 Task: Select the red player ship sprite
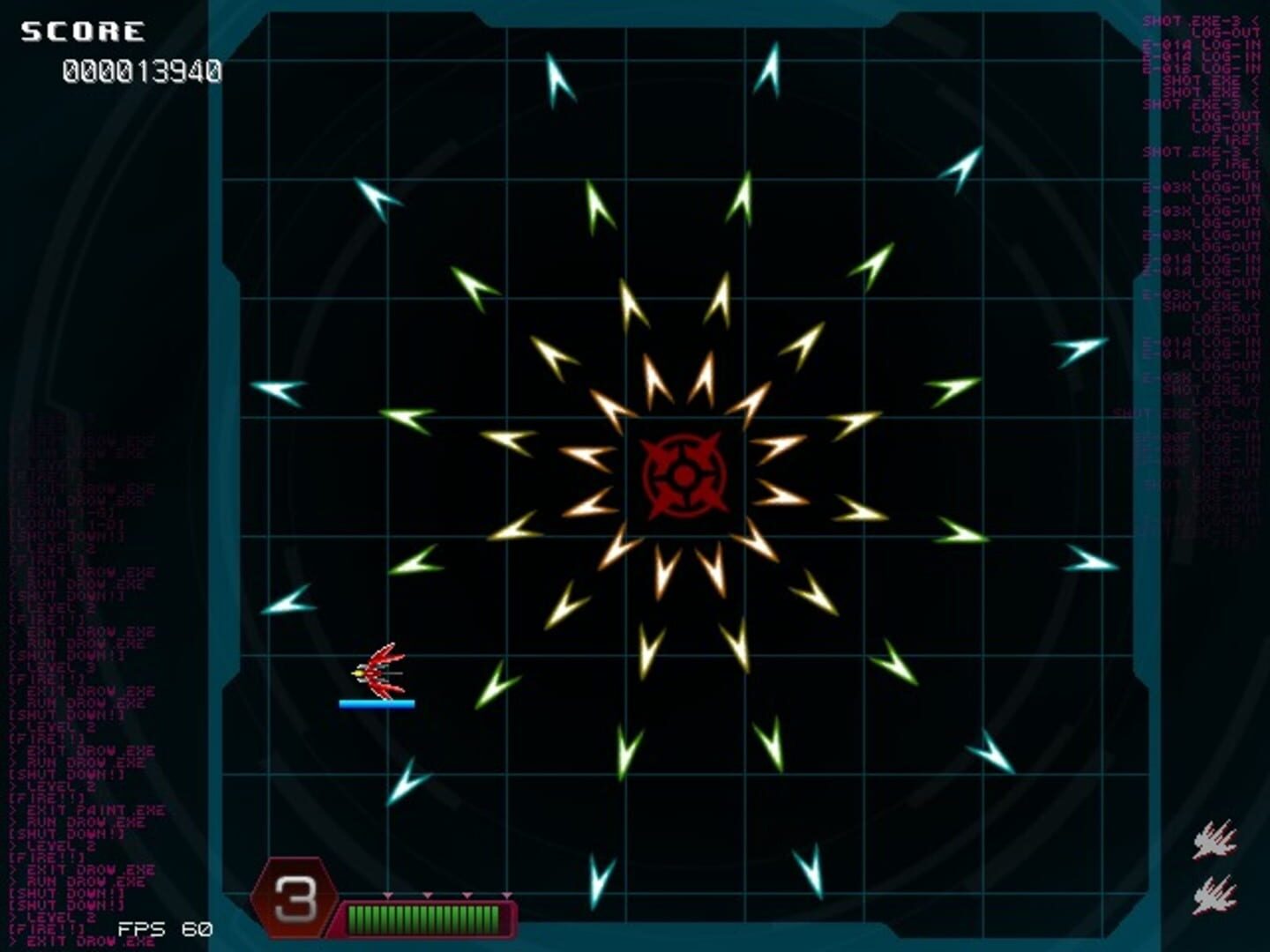[384, 670]
